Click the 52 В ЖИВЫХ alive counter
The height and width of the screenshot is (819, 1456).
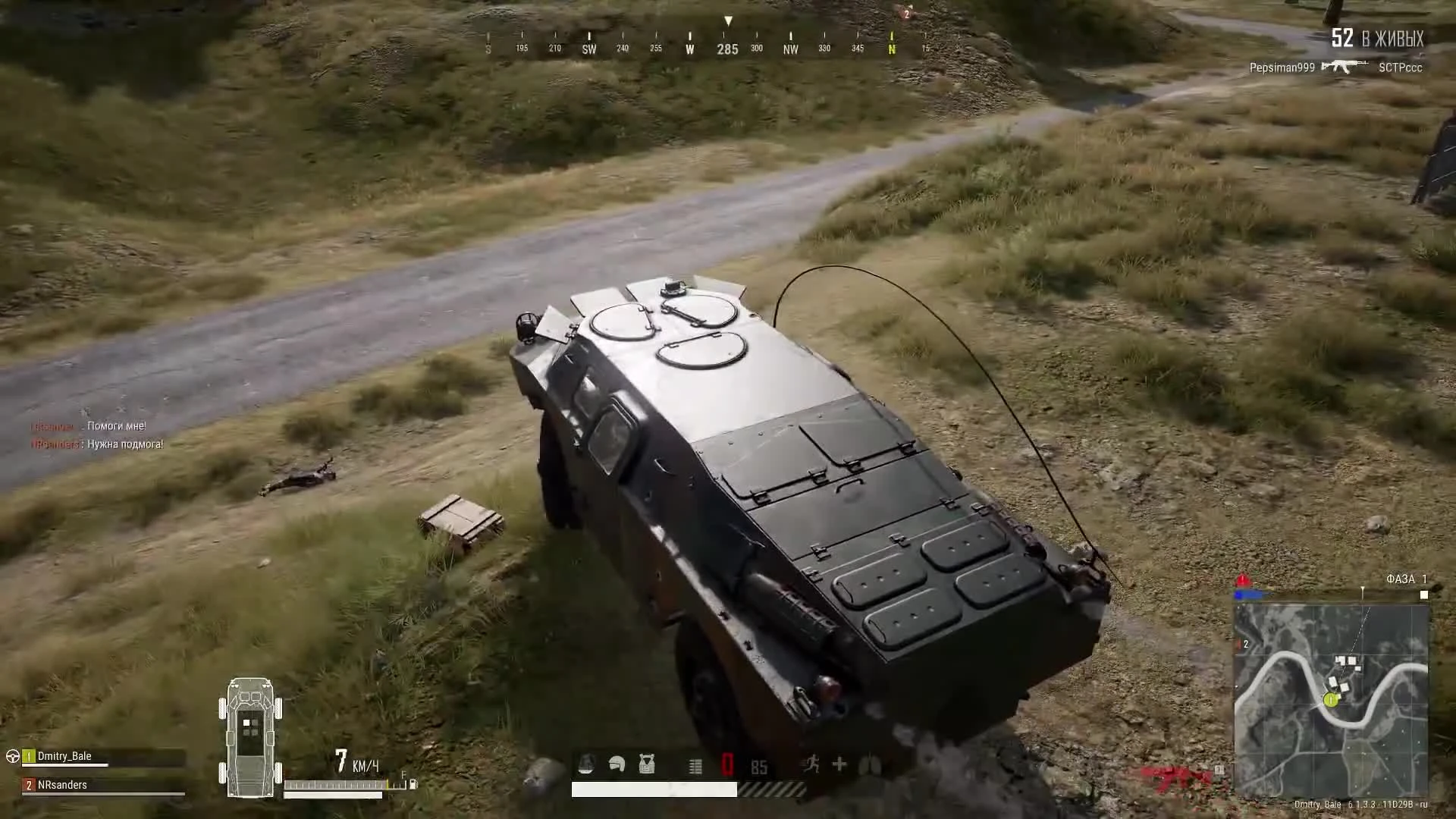[1376, 37]
